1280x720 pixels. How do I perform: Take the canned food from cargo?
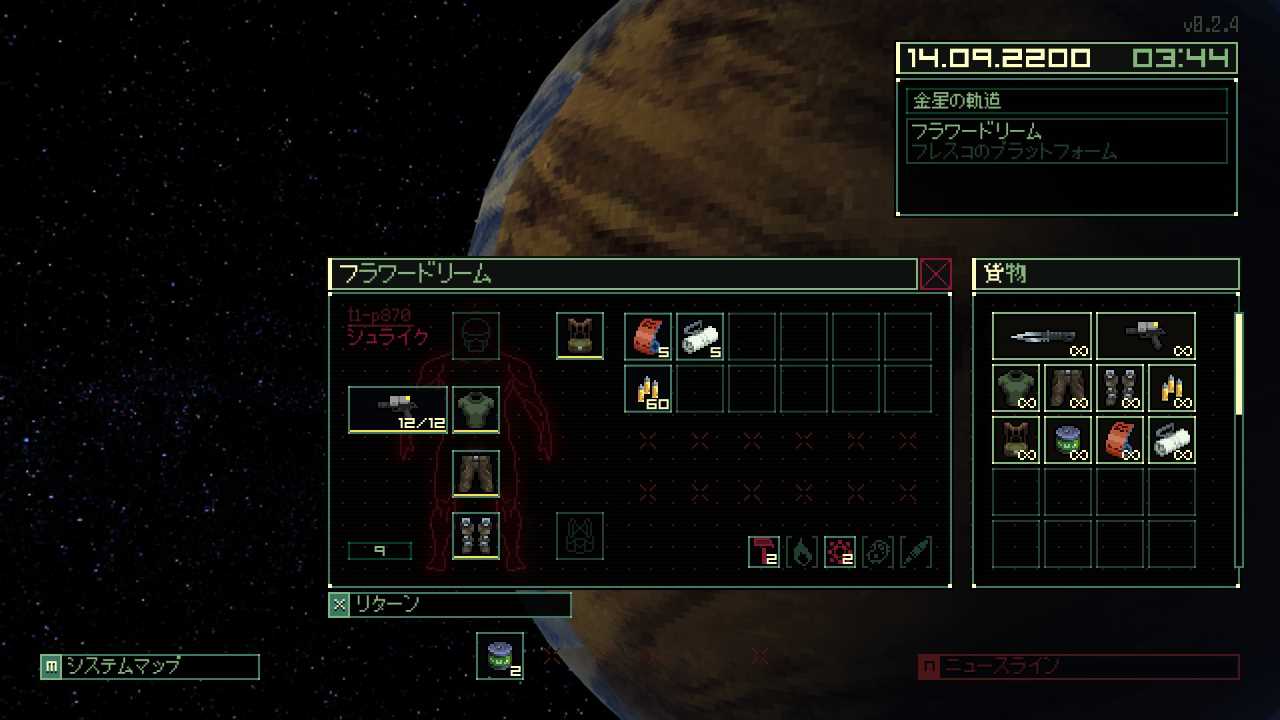point(1068,440)
